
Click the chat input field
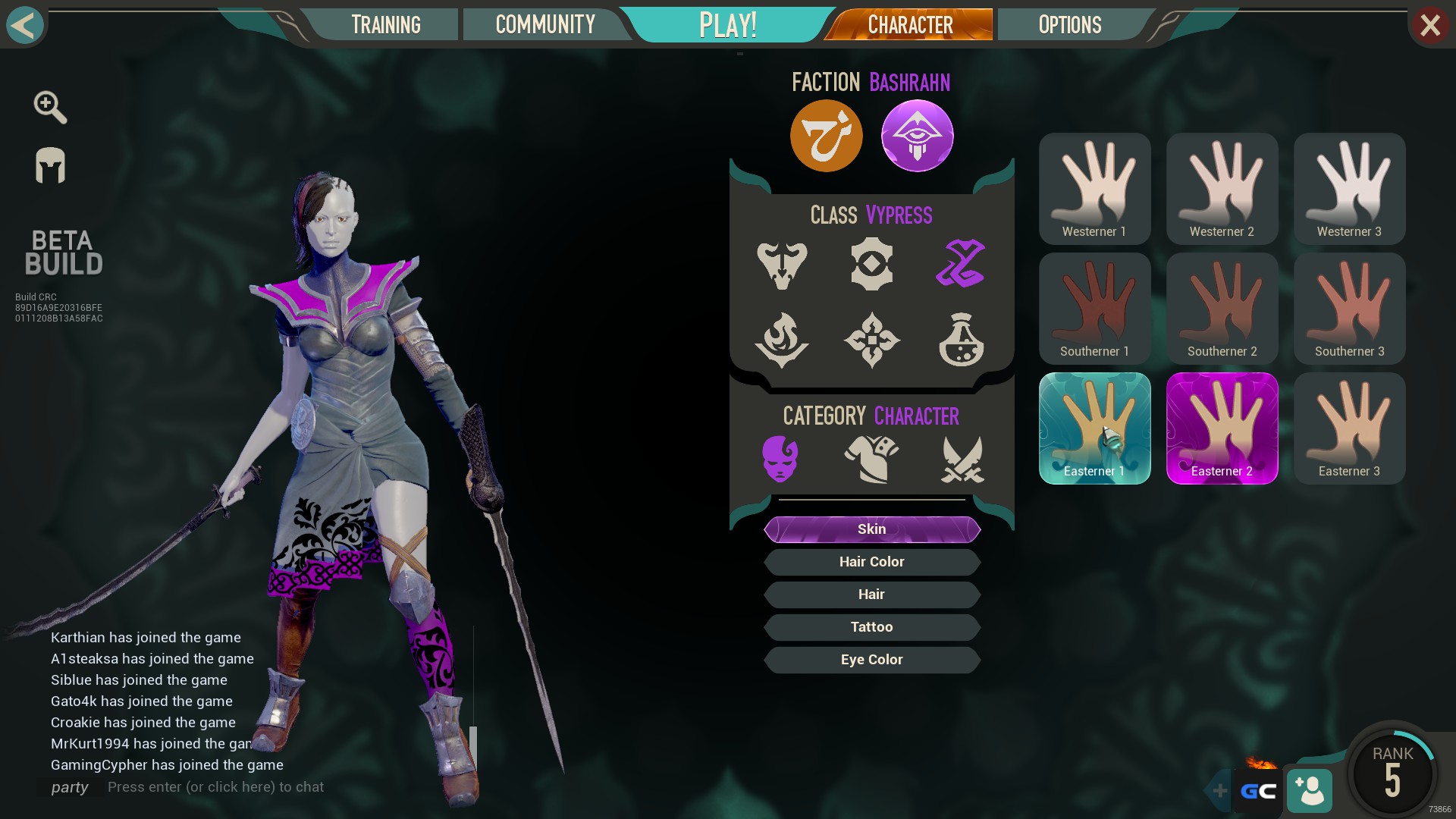point(215,787)
